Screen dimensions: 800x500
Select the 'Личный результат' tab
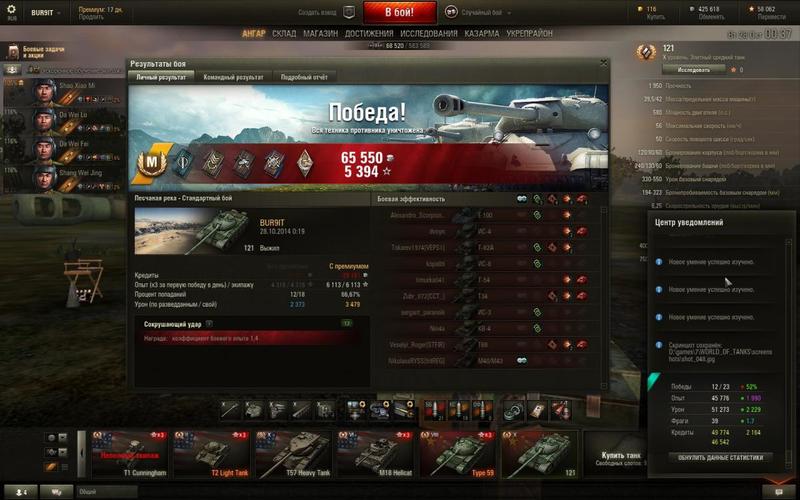click(160, 77)
